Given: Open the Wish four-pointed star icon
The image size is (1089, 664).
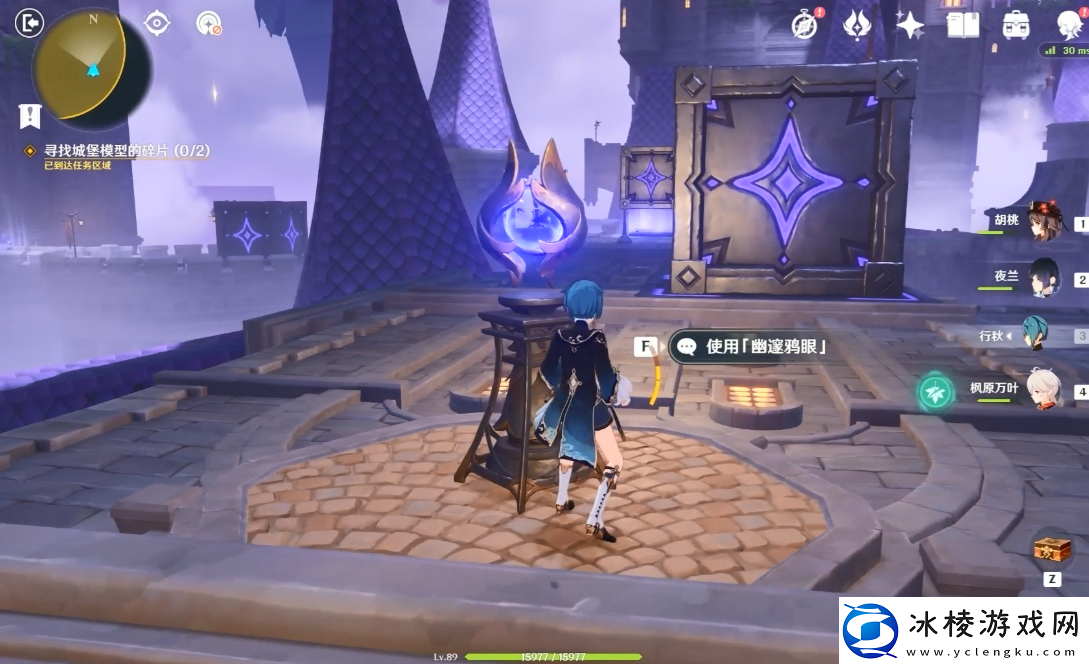Looking at the screenshot, I should tap(909, 25).
